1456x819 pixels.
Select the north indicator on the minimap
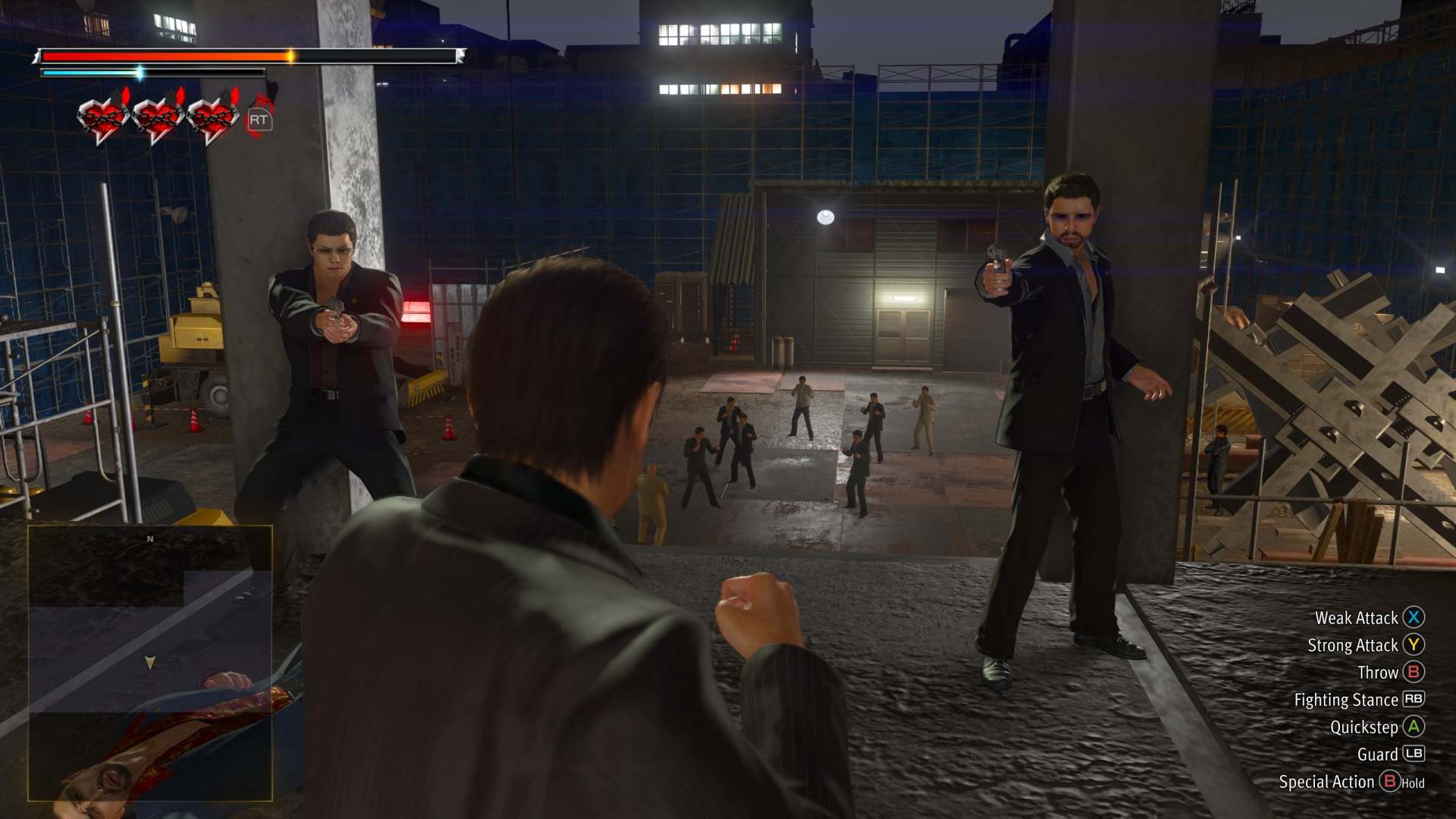[x=150, y=539]
